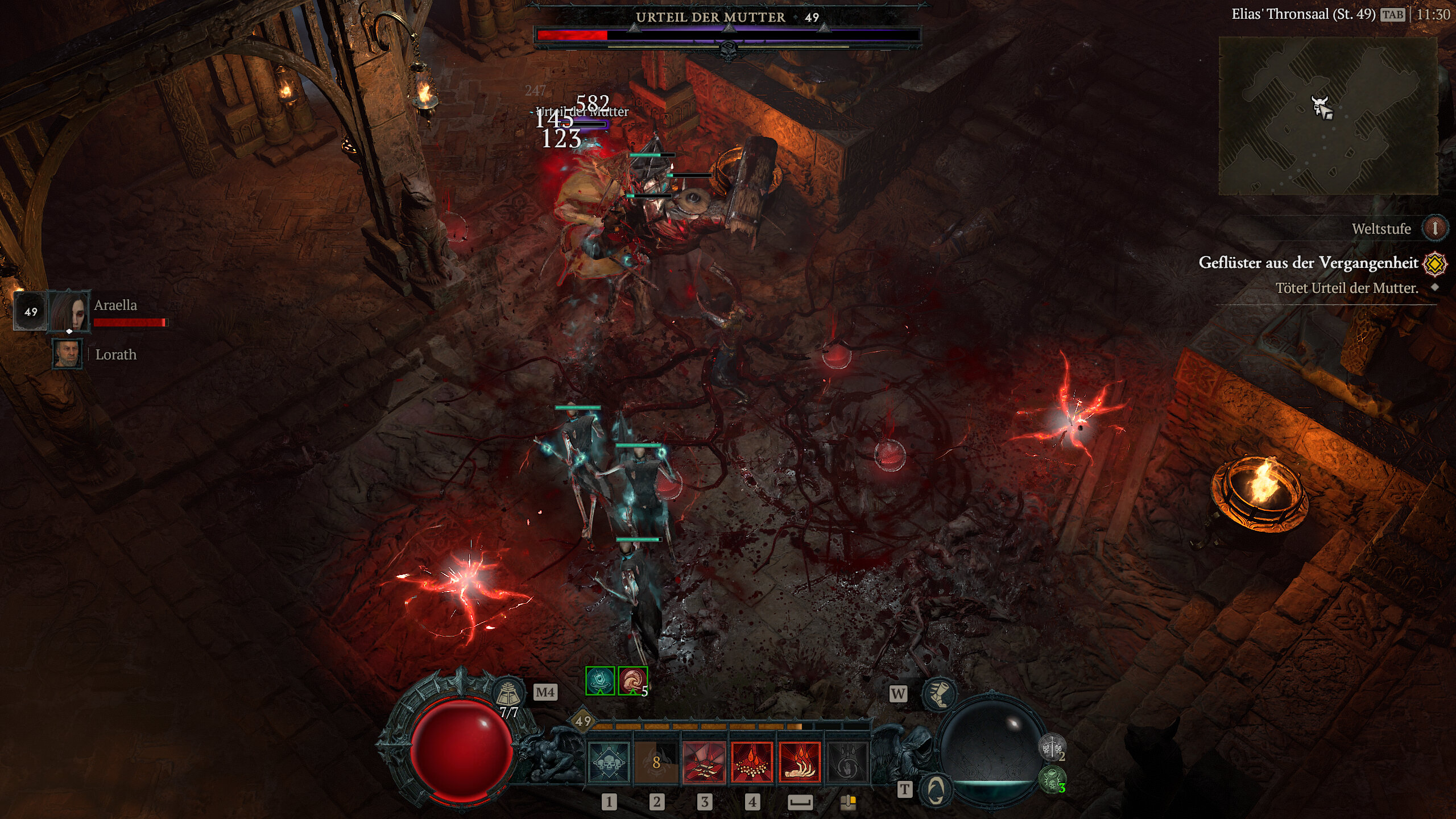Click the skeleton warriors minion counter icon

point(1052,747)
